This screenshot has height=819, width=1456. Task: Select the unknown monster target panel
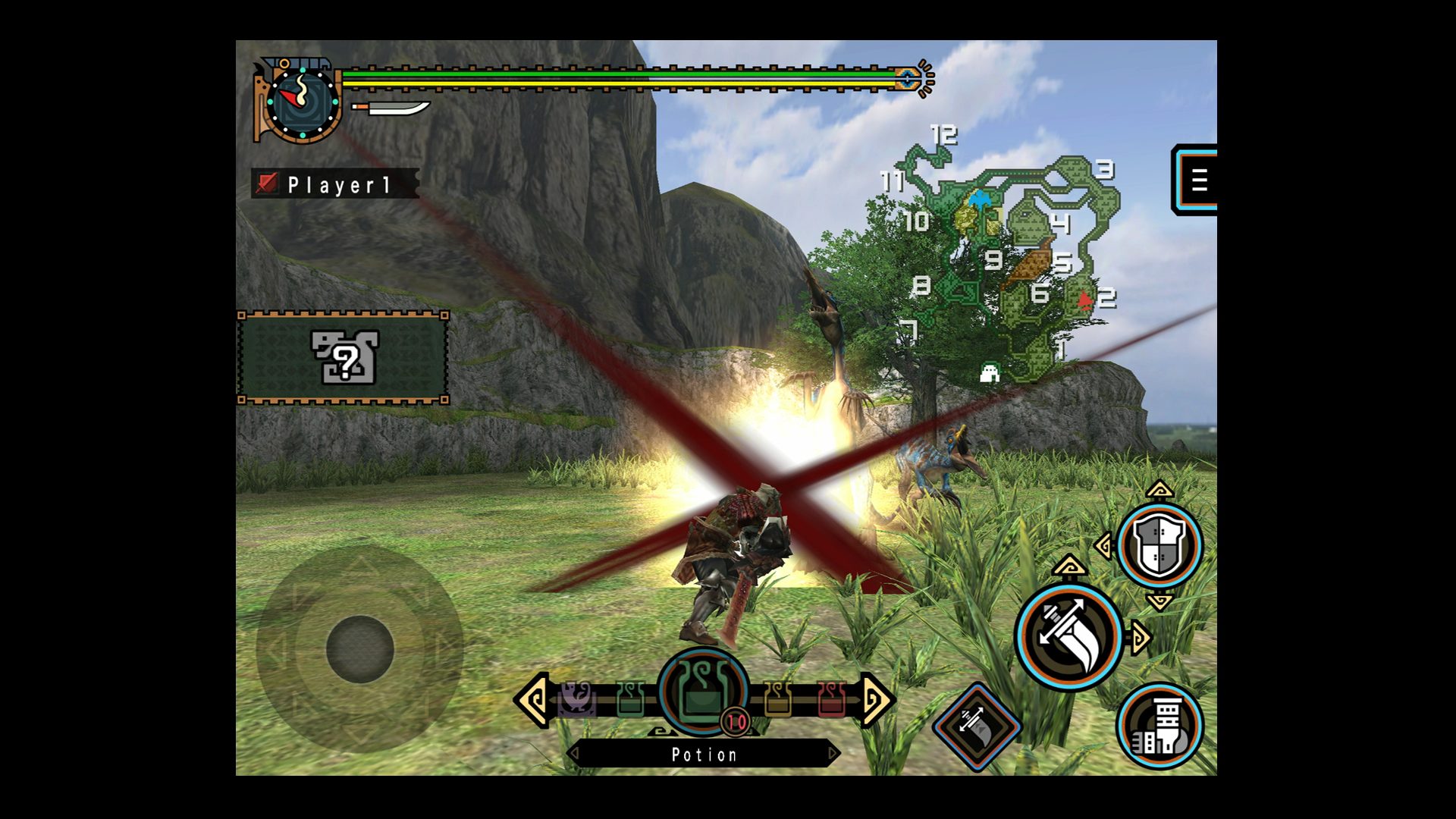click(343, 357)
